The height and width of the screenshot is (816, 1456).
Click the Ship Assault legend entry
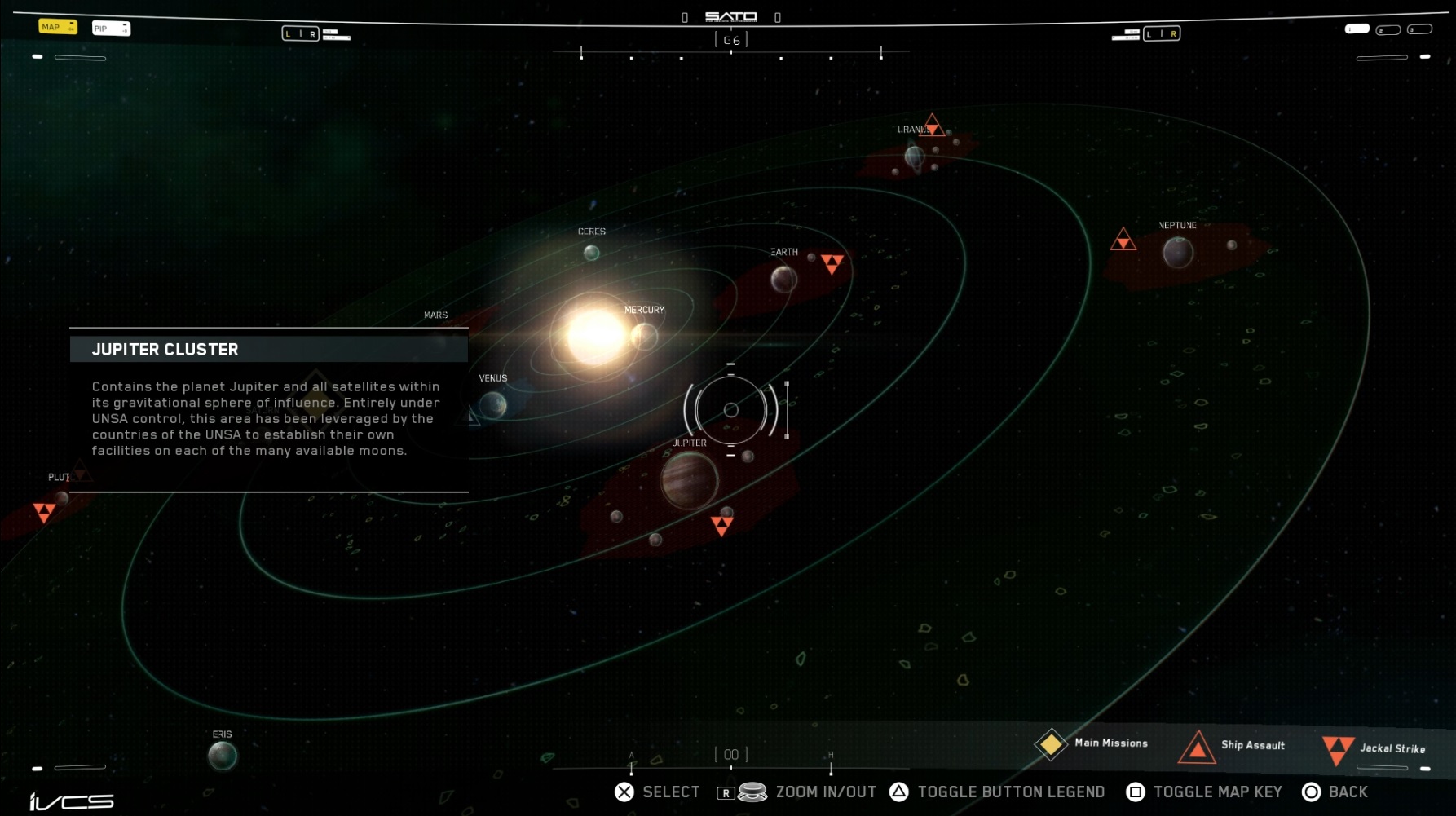pyautogui.click(x=1233, y=746)
